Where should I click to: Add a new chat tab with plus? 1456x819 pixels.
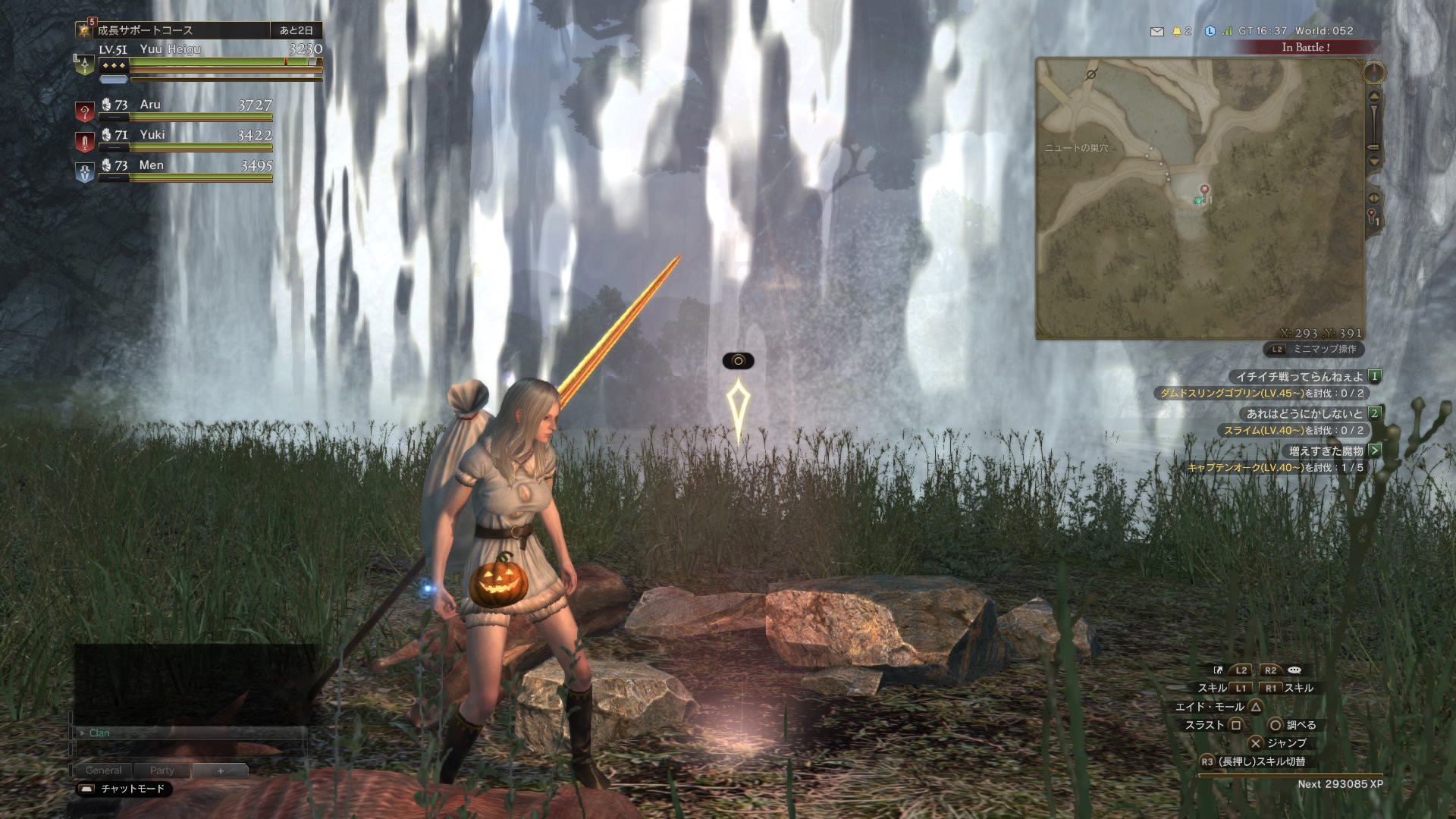220,770
